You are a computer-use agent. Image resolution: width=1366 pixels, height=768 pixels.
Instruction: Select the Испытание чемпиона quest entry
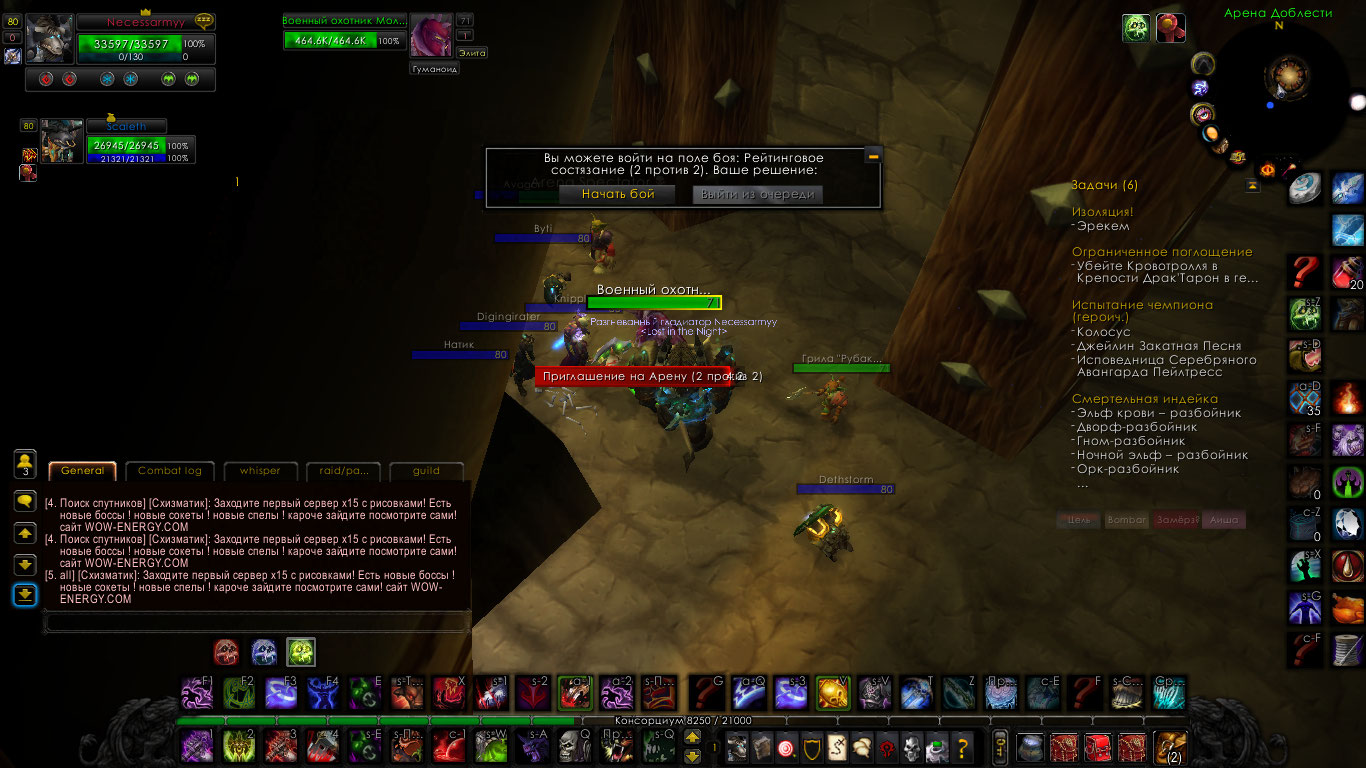(1142, 305)
